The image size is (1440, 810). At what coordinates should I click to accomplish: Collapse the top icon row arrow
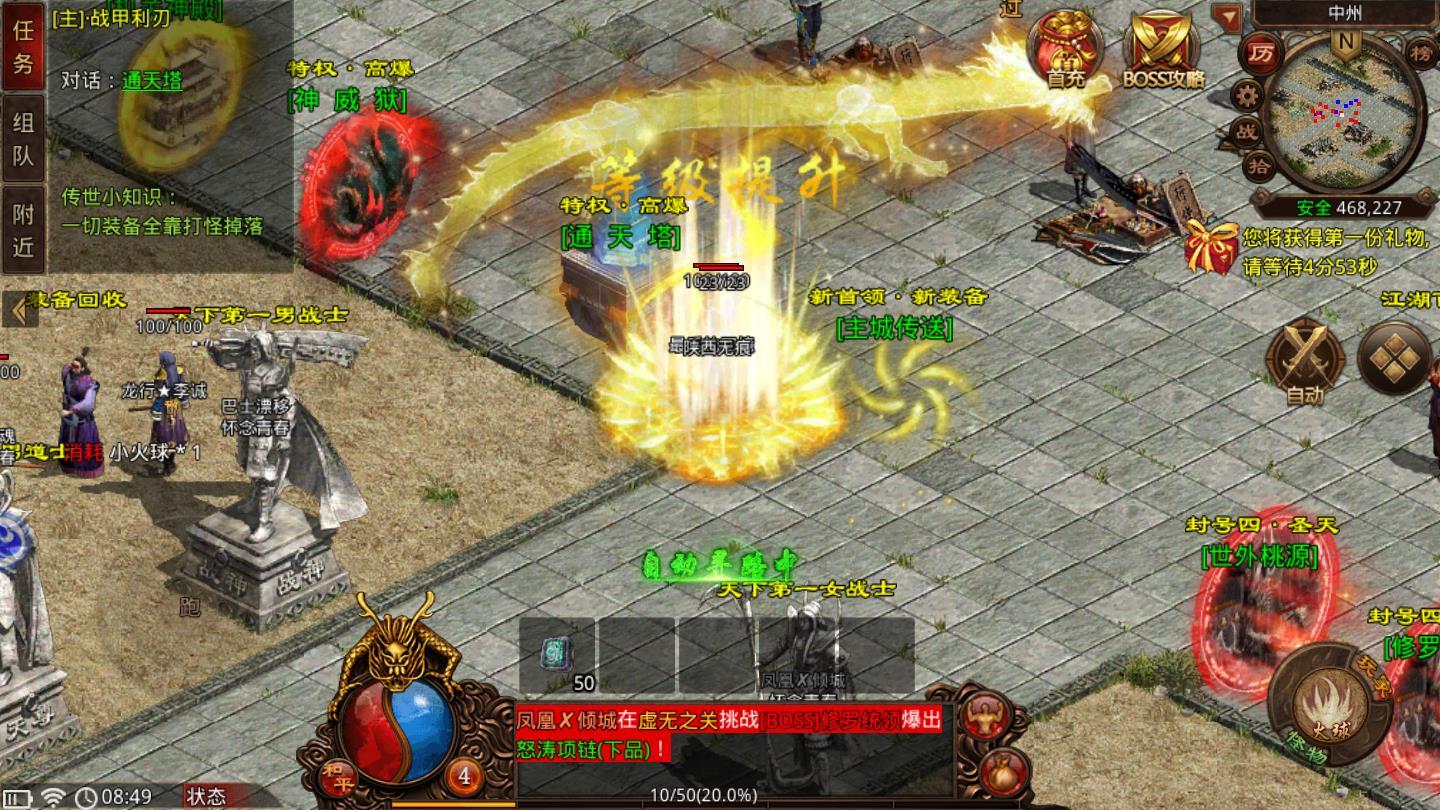[x=1226, y=16]
